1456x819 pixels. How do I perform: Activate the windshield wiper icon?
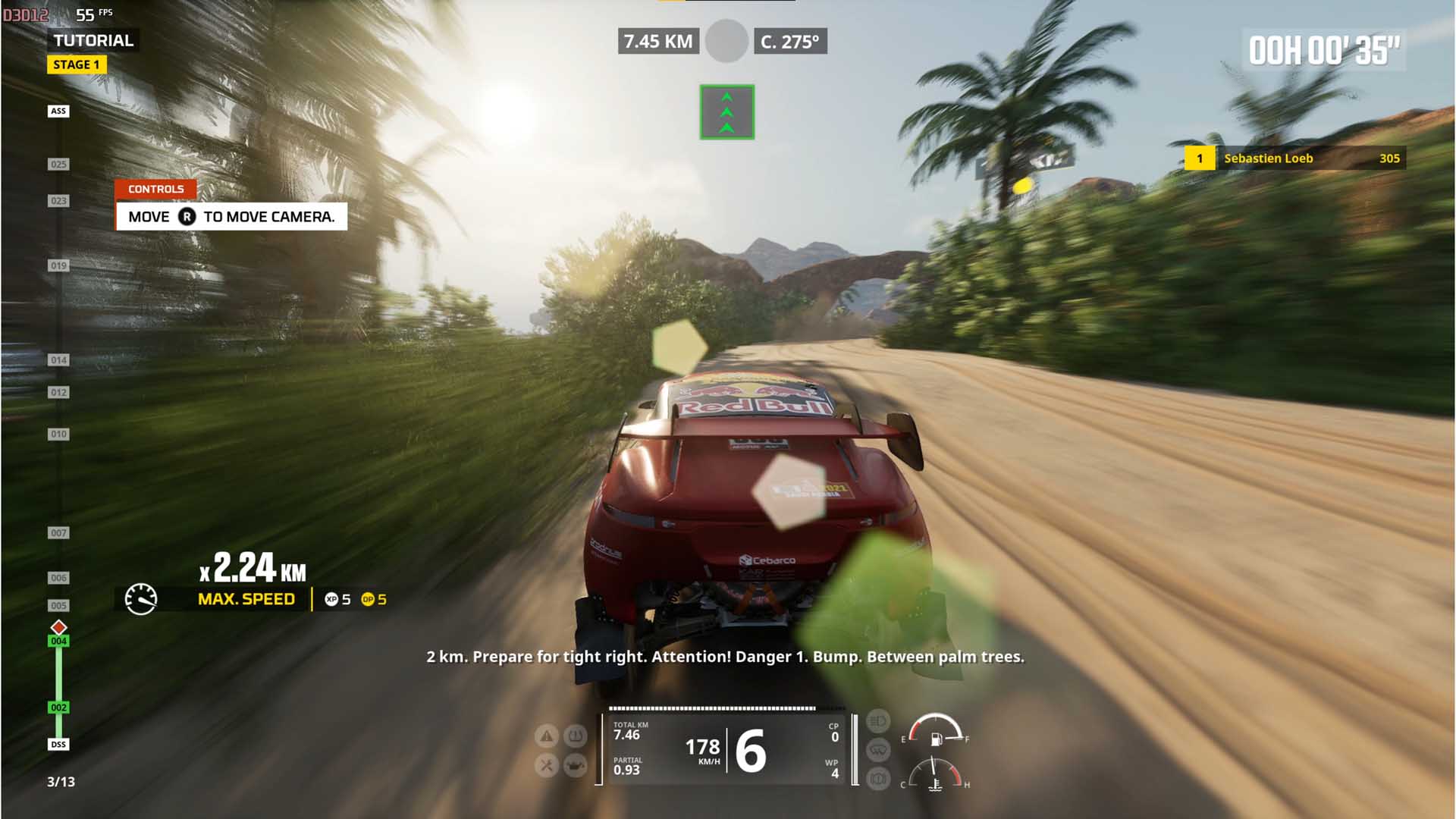(x=877, y=750)
